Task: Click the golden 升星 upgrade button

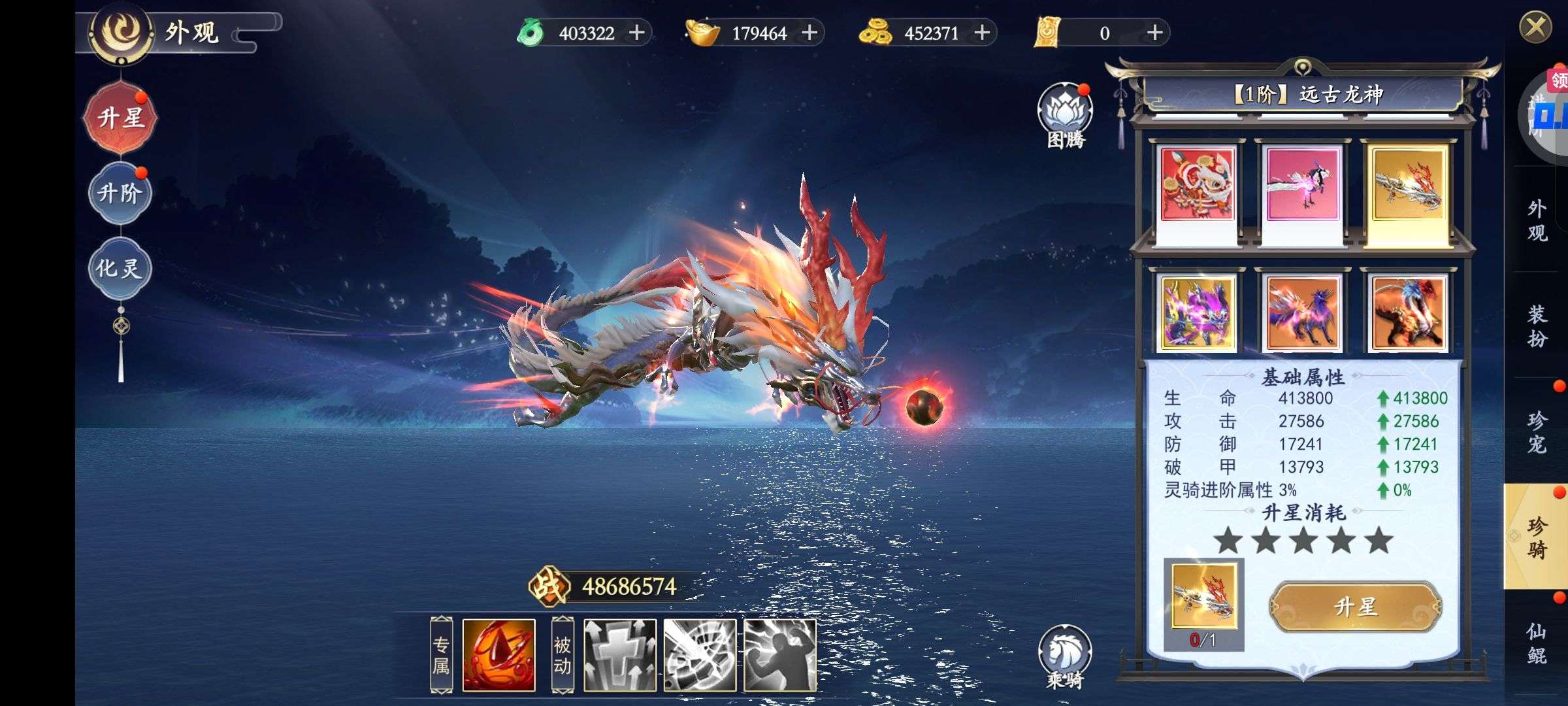Action: pyautogui.click(x=1356, y=607)
